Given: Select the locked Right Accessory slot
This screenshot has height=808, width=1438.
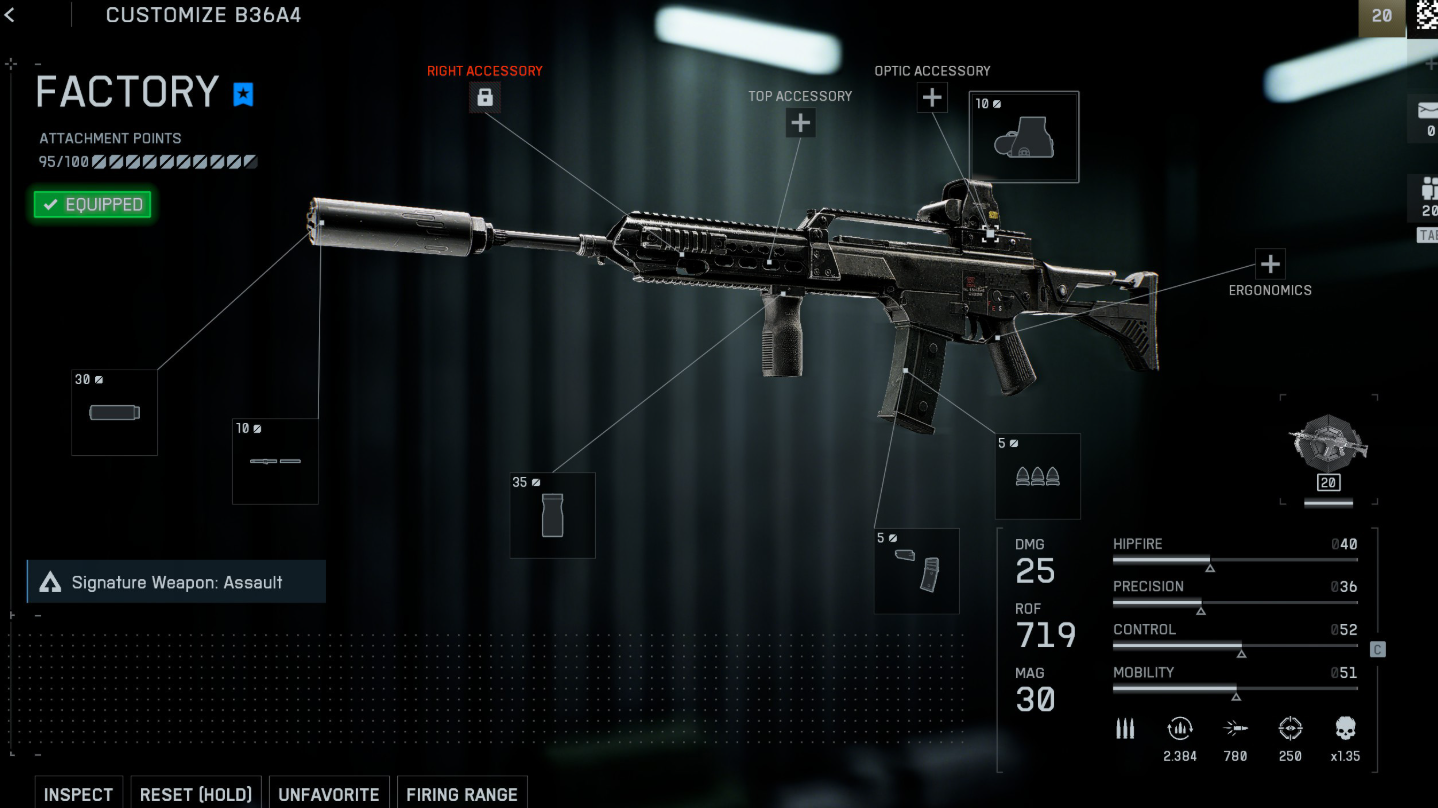Looking at the screenshot, I should click(x=485, y=97).
